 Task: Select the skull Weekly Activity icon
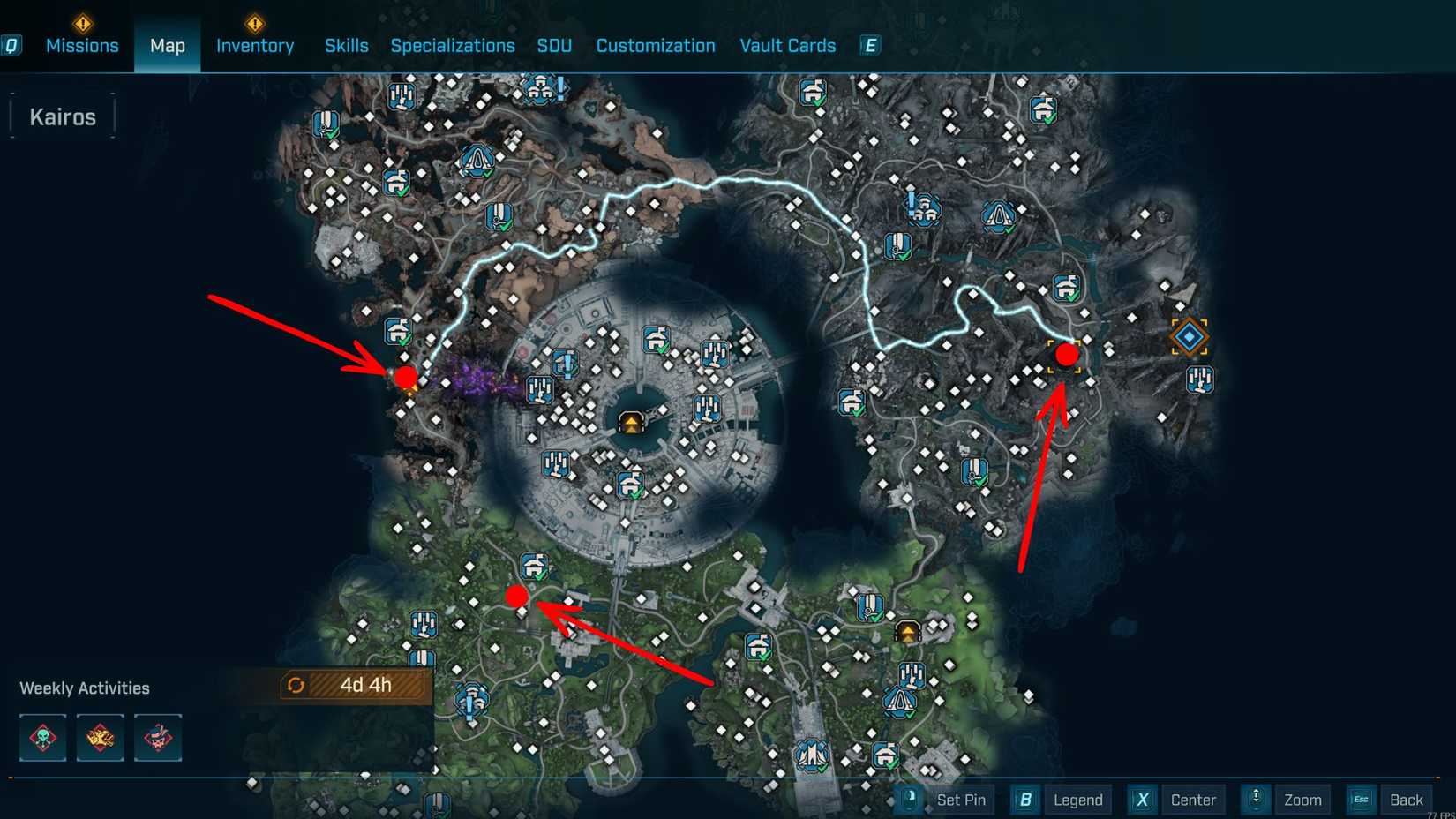tap(41, 738)
